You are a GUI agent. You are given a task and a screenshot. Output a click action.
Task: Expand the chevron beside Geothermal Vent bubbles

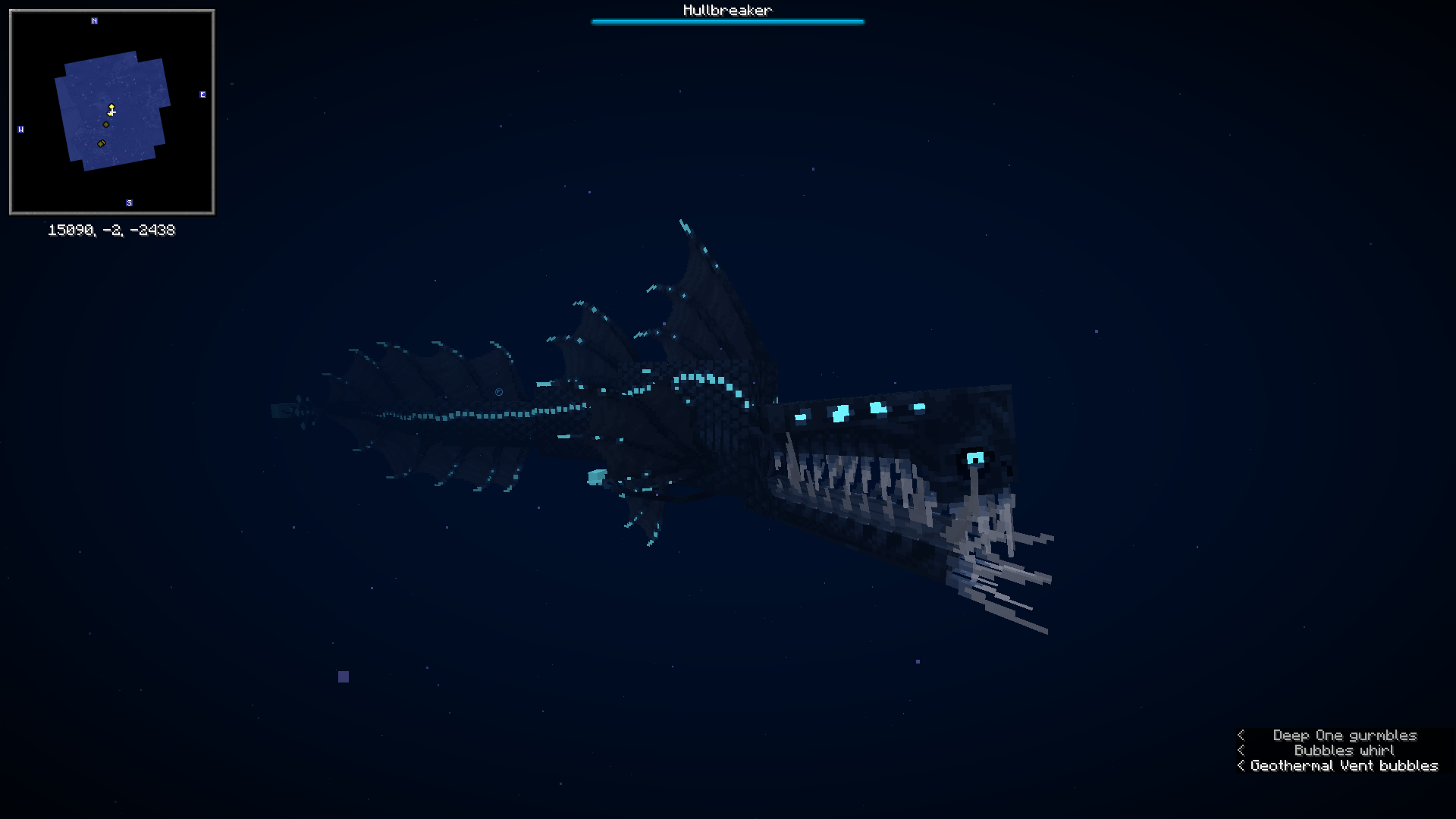1241,765
